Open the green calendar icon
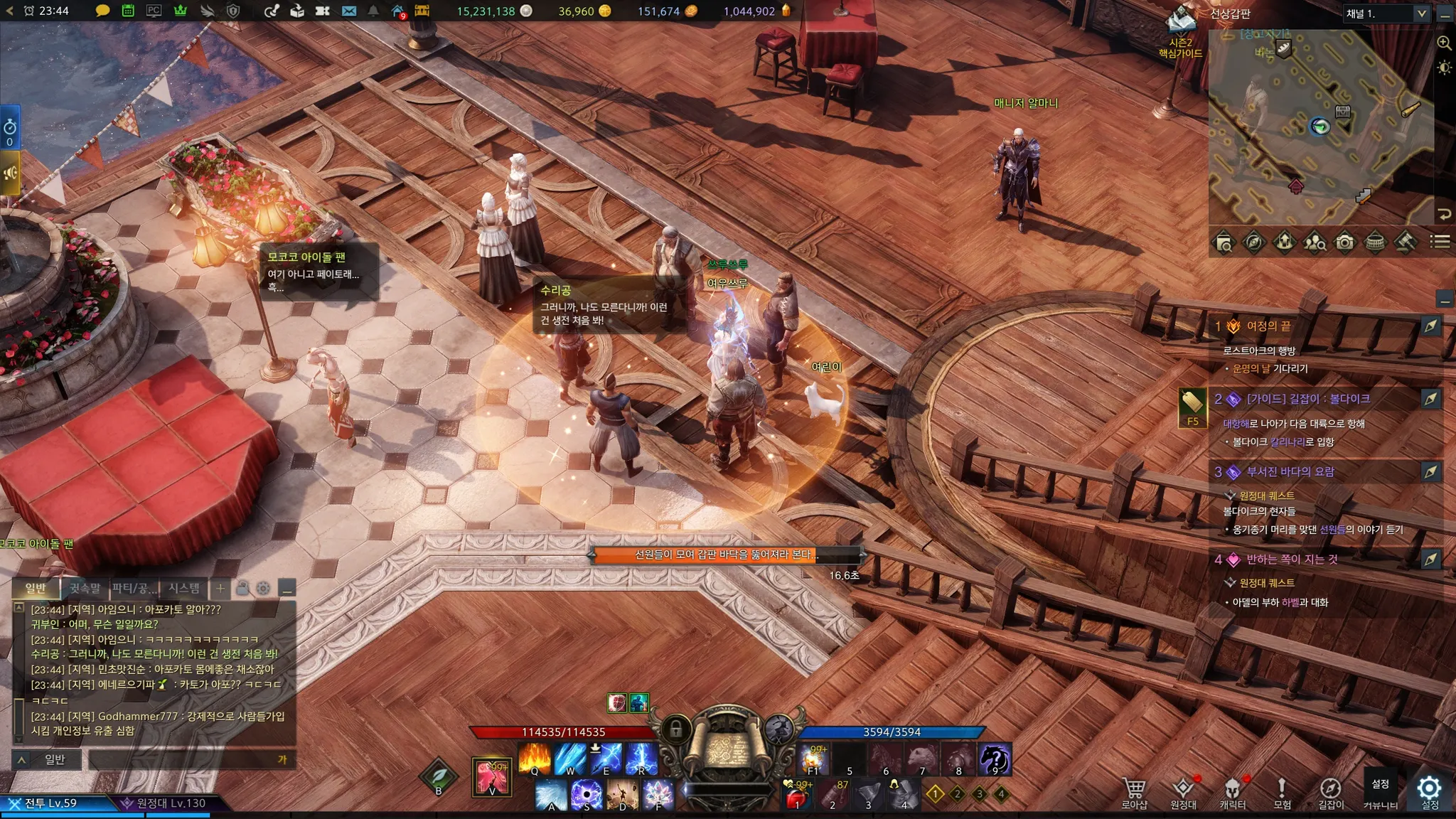1456x819 pixels. click(x=128, y=11)
